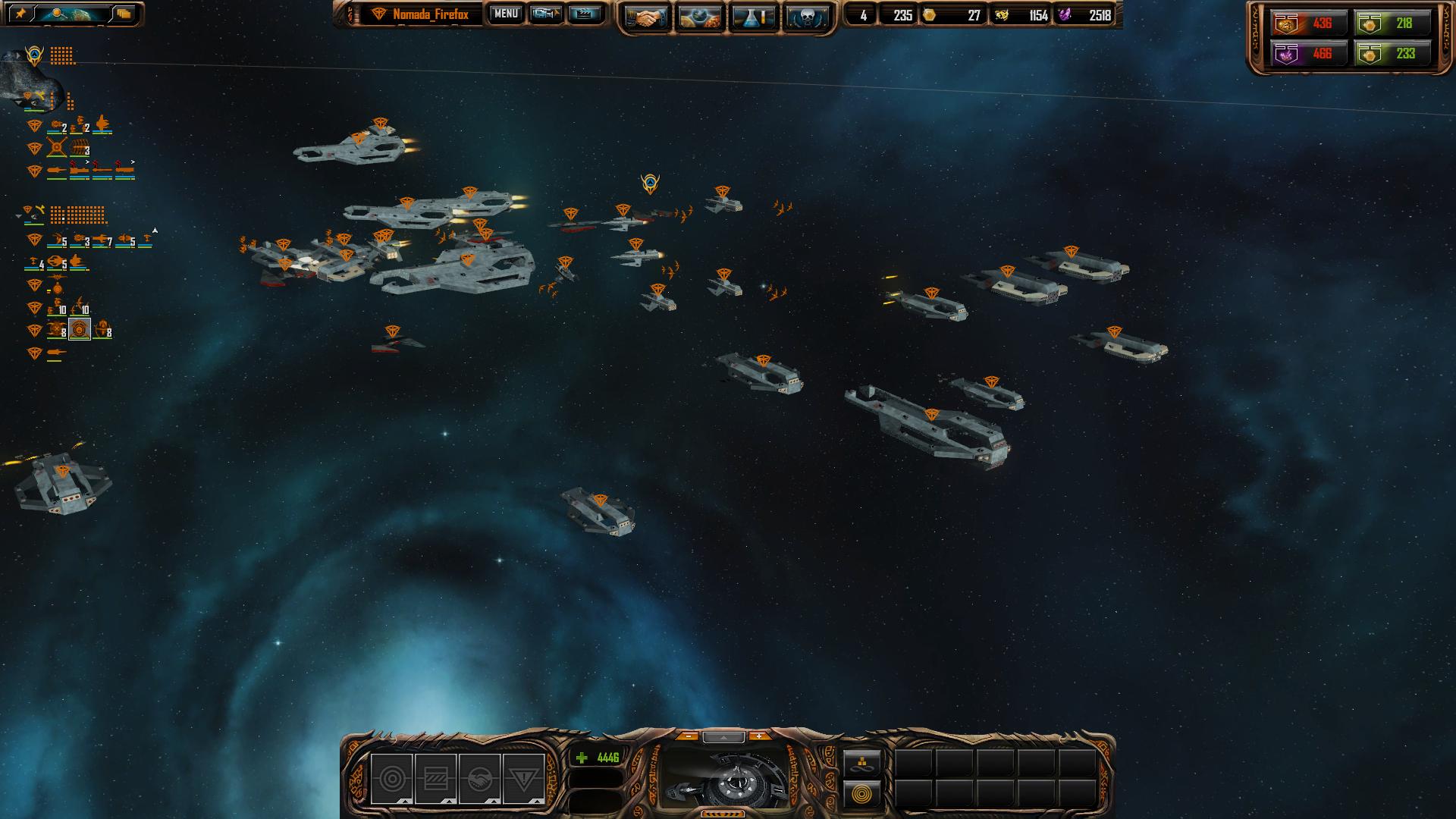Viewport: 1456px width, 819px height.
Task: Open the striped-box logistics command group
Action: (435, 779)
